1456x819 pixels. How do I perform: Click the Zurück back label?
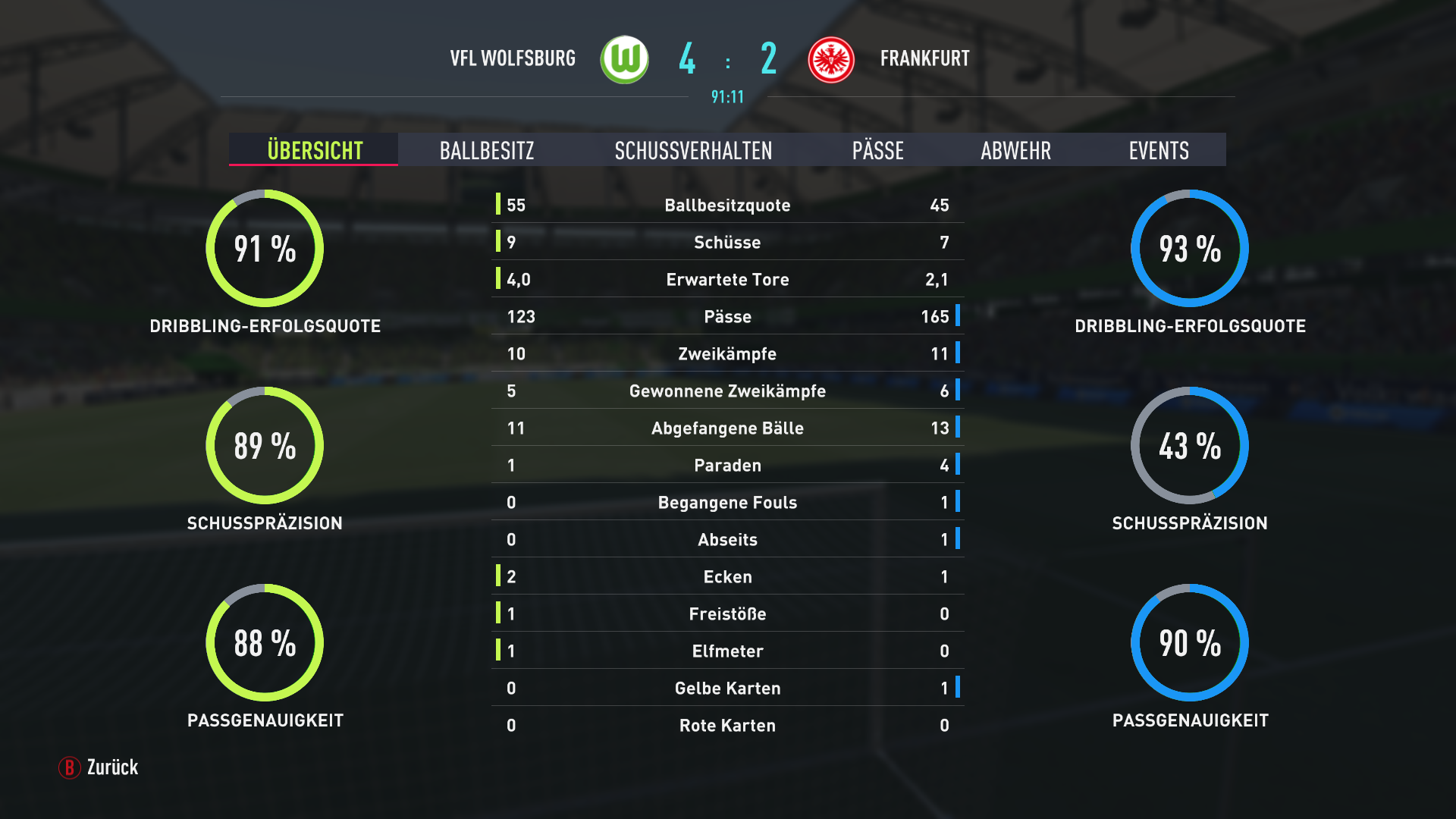tap(112, 767)
